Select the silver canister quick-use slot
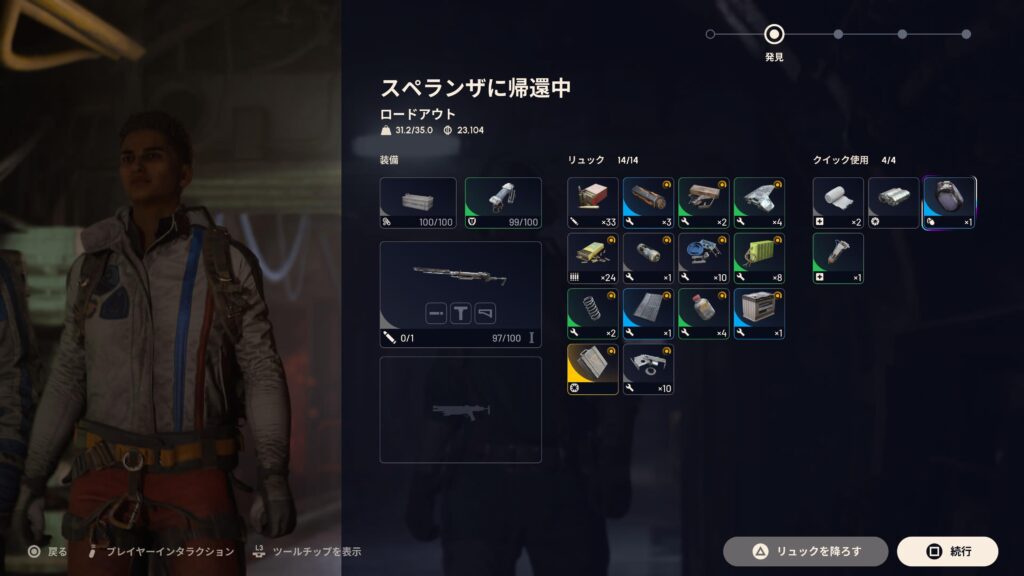 pos(893,203)
